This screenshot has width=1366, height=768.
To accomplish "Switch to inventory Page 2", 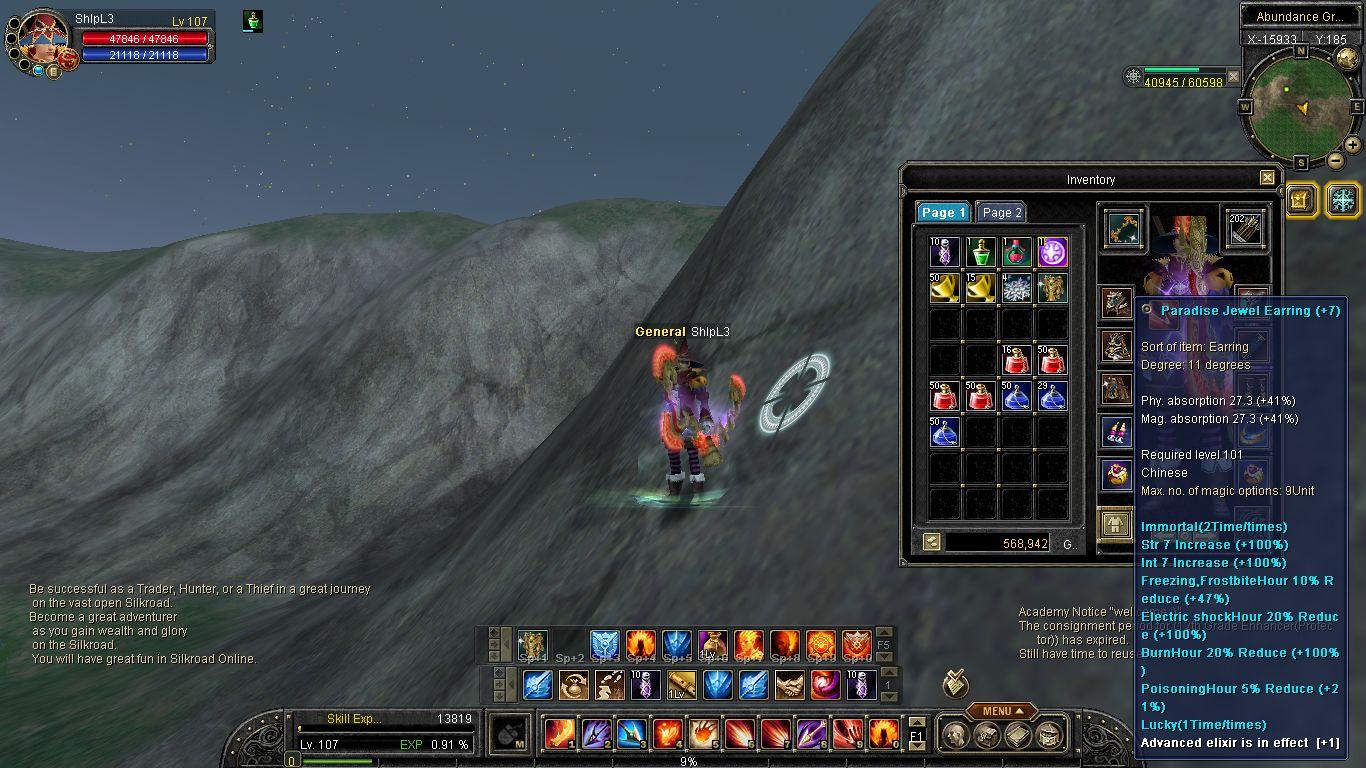I will (1001, 212).
